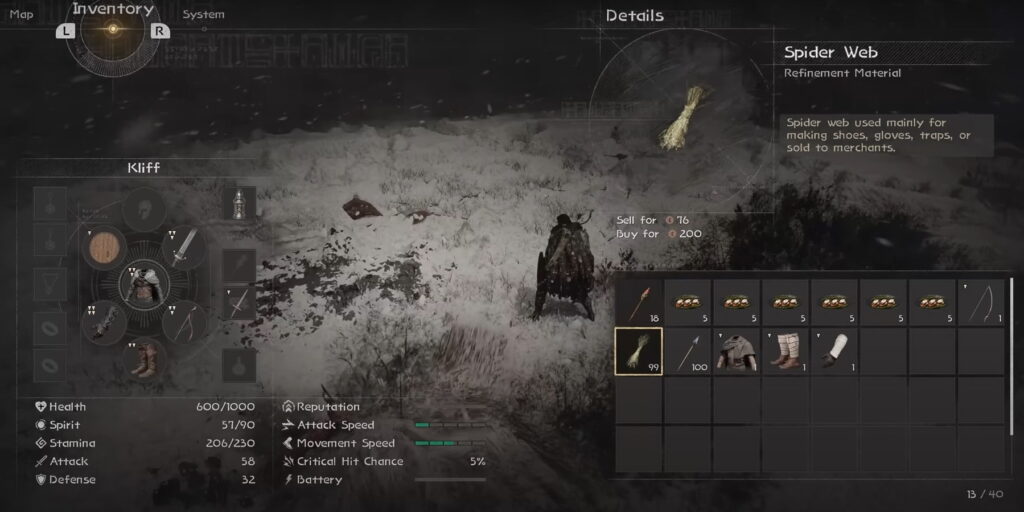Choose the equipped boots slot
Viewport: 1024px width, 512px height.
tap(144, 359)
